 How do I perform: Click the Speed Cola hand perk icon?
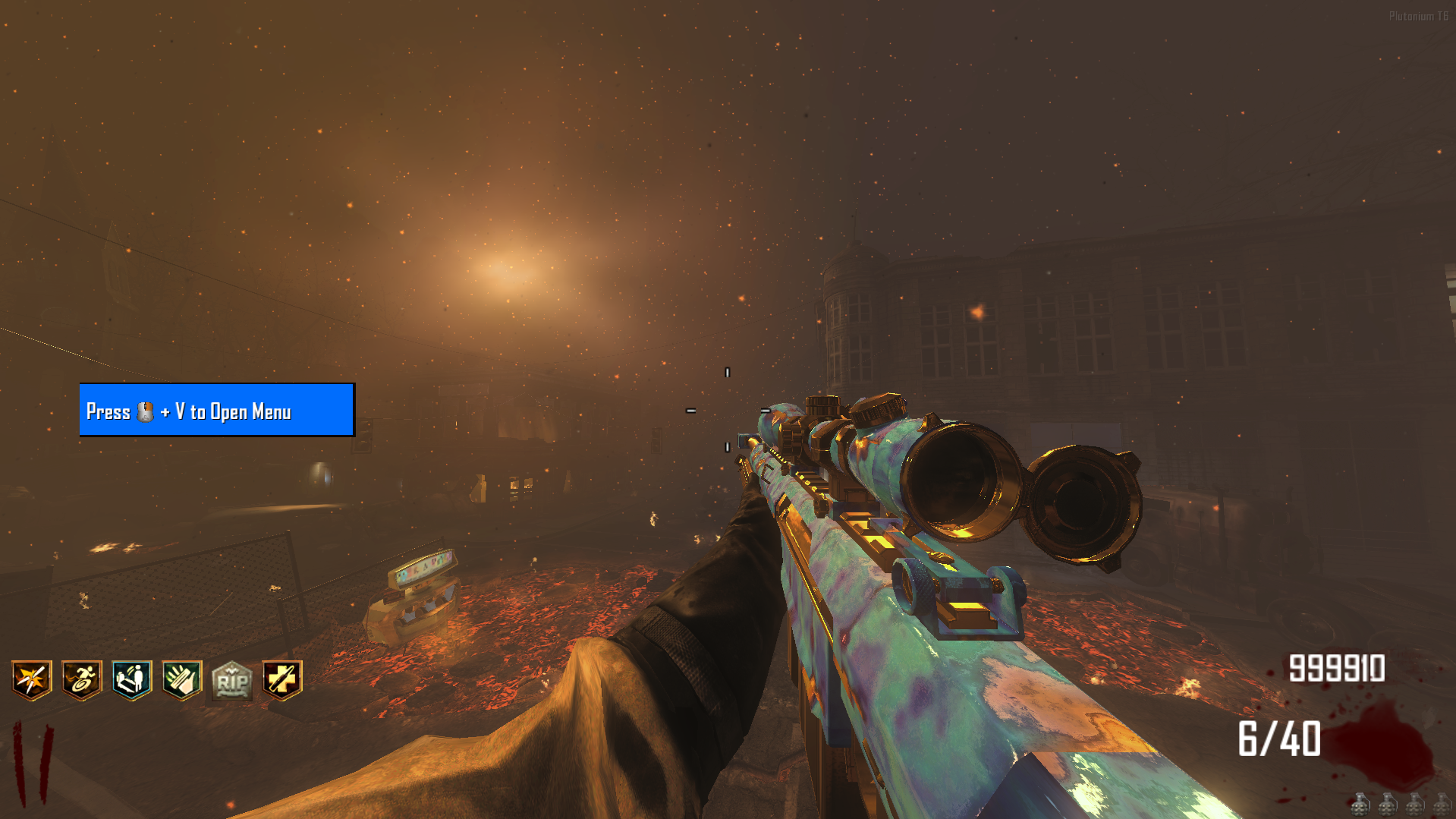coord(182,679)
